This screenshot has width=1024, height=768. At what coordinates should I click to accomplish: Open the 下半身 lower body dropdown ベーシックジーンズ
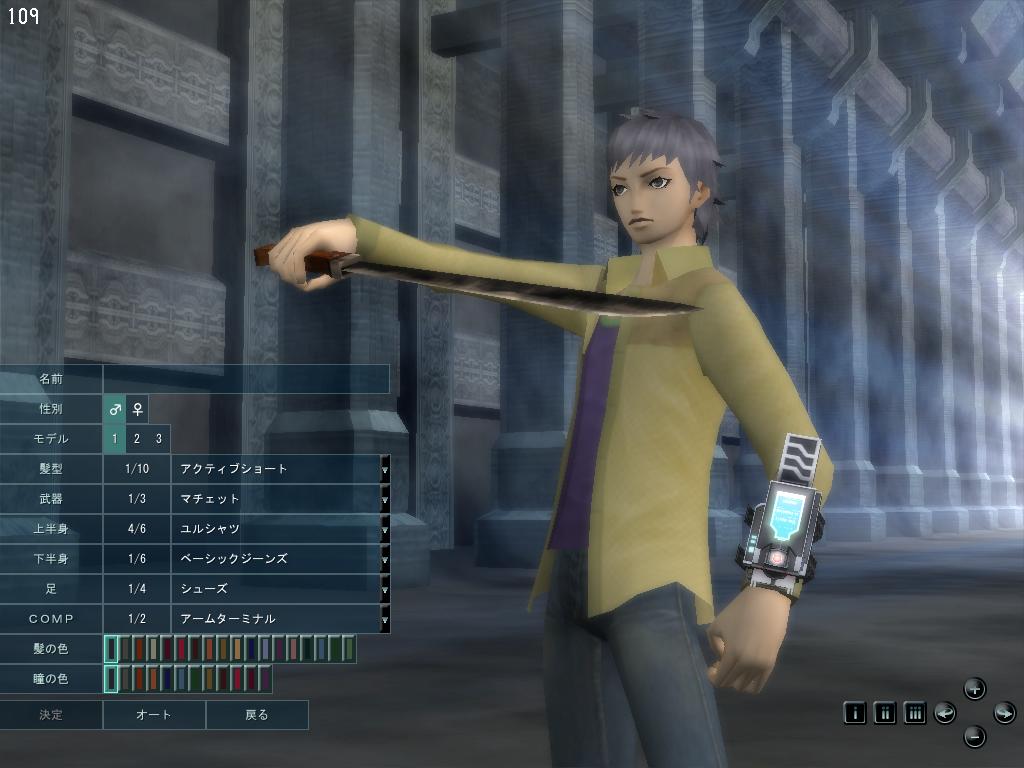click(385, 559)
